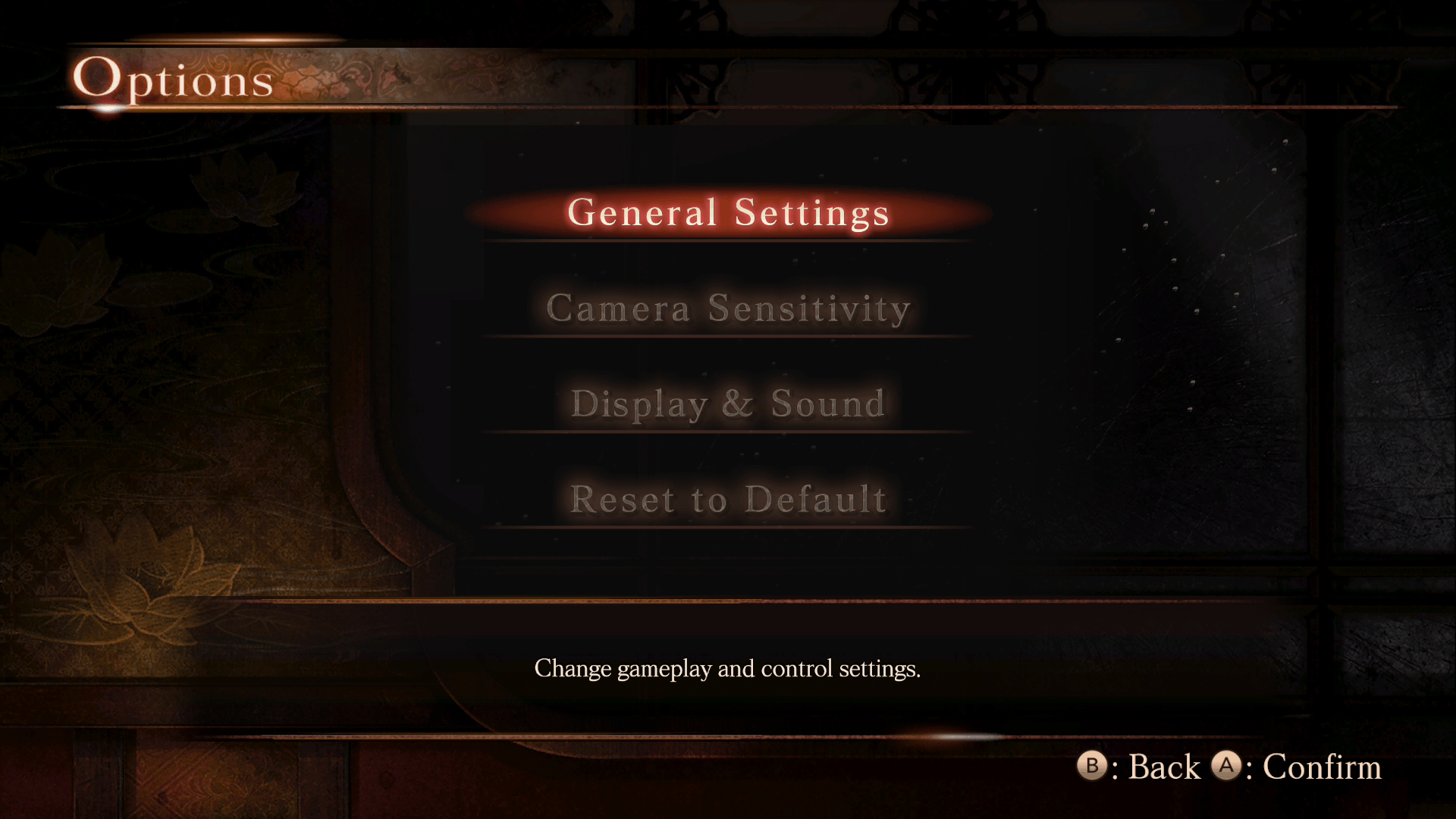Screen dimensions: 1456x819
Task: Open General Settings
Action: 728,212
